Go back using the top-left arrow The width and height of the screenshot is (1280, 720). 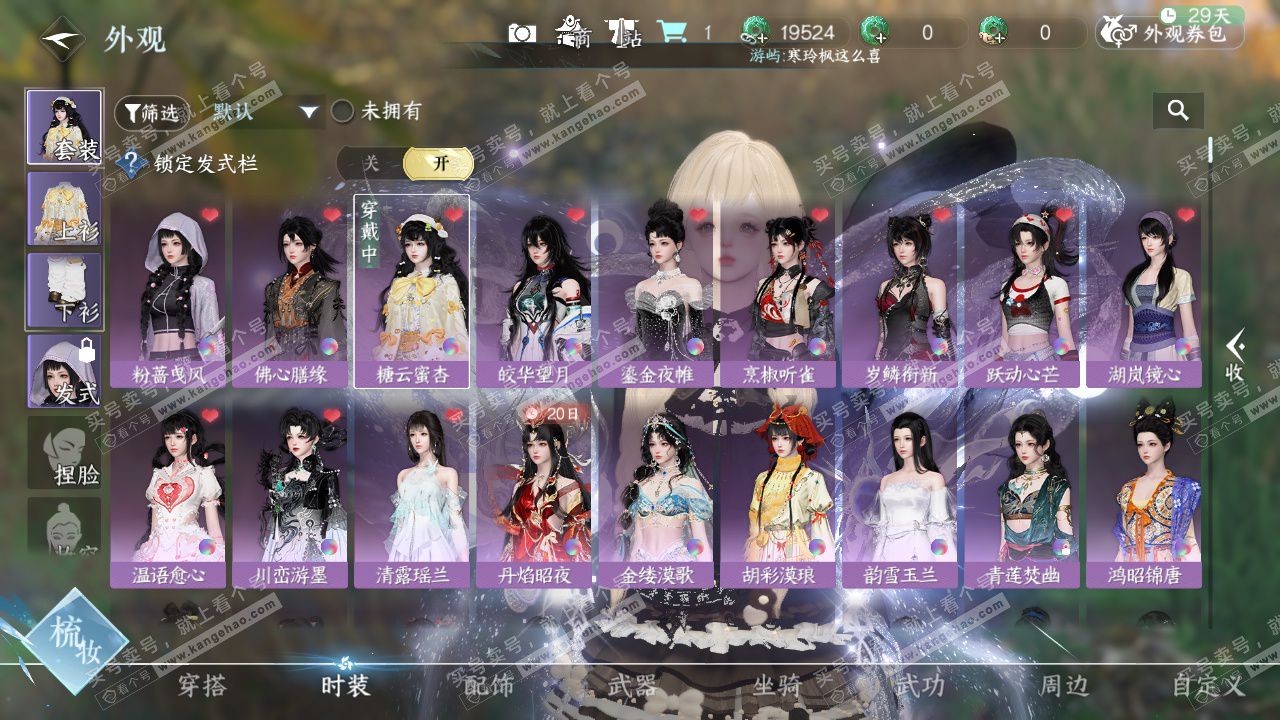click(62, 39)
